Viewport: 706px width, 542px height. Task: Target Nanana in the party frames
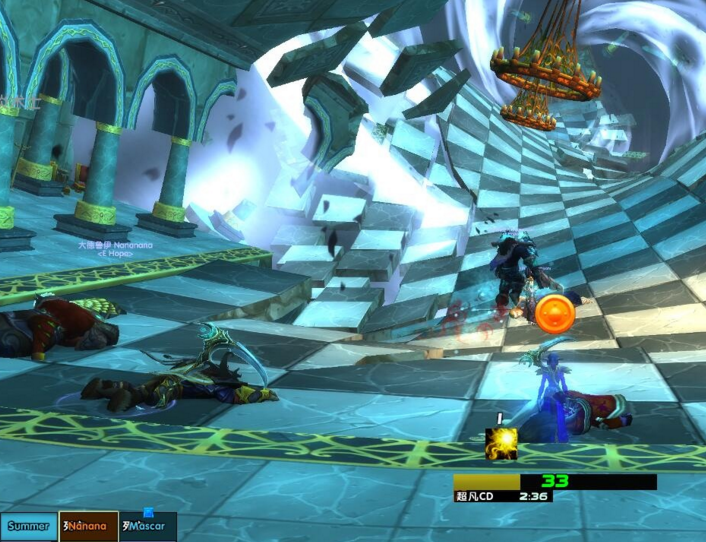tap(88, 526)
